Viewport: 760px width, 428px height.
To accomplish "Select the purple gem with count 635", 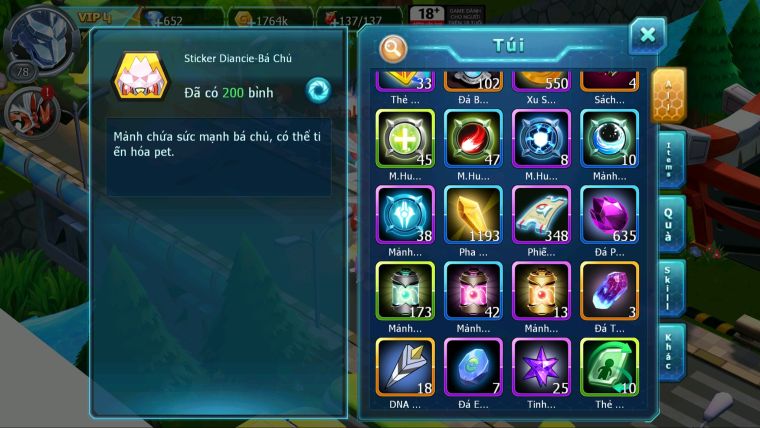I will 608,215.
